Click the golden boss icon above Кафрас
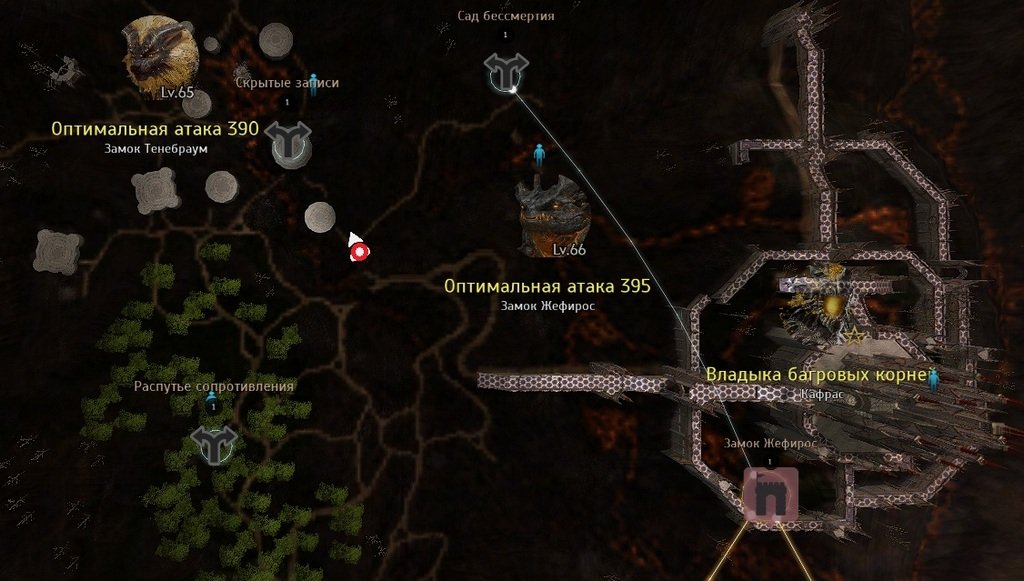Screen dimensions: 1024x581 pos(832,304)
